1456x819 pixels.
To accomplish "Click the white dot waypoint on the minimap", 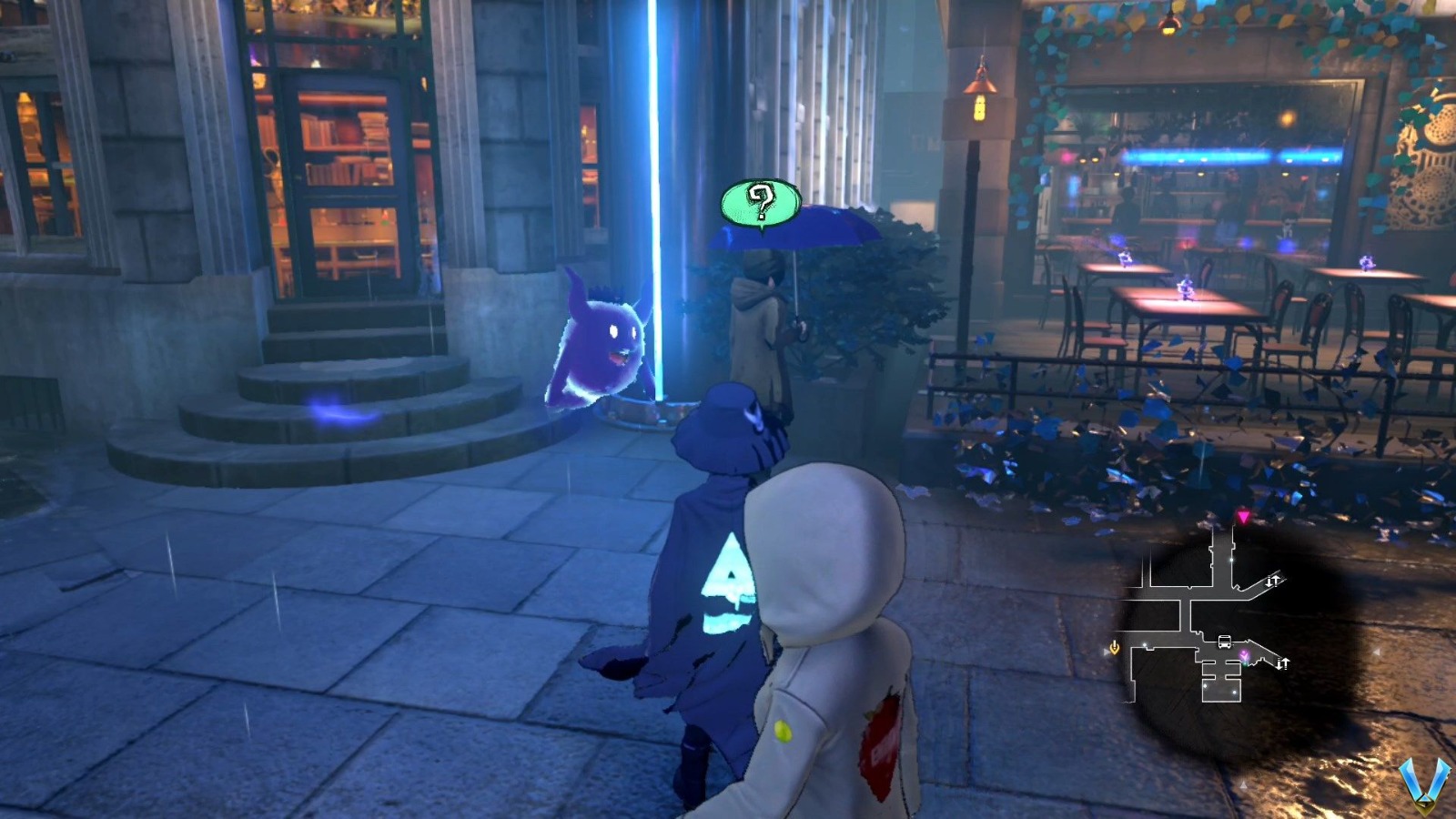I will (1230, 560).
